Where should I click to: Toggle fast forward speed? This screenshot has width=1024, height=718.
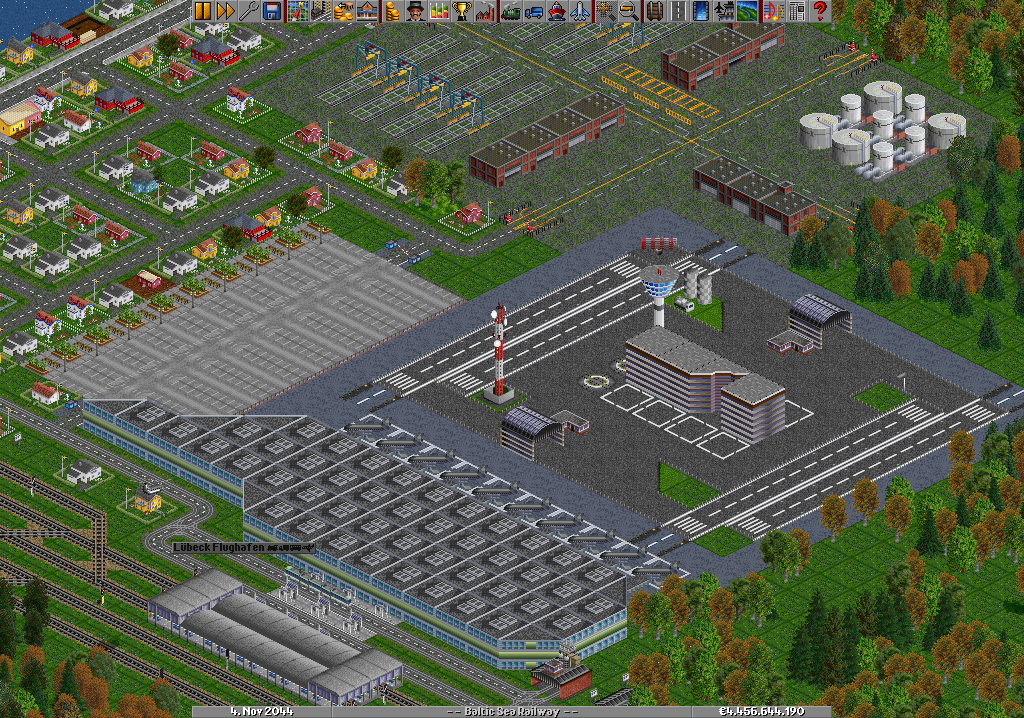coord(224,11)
